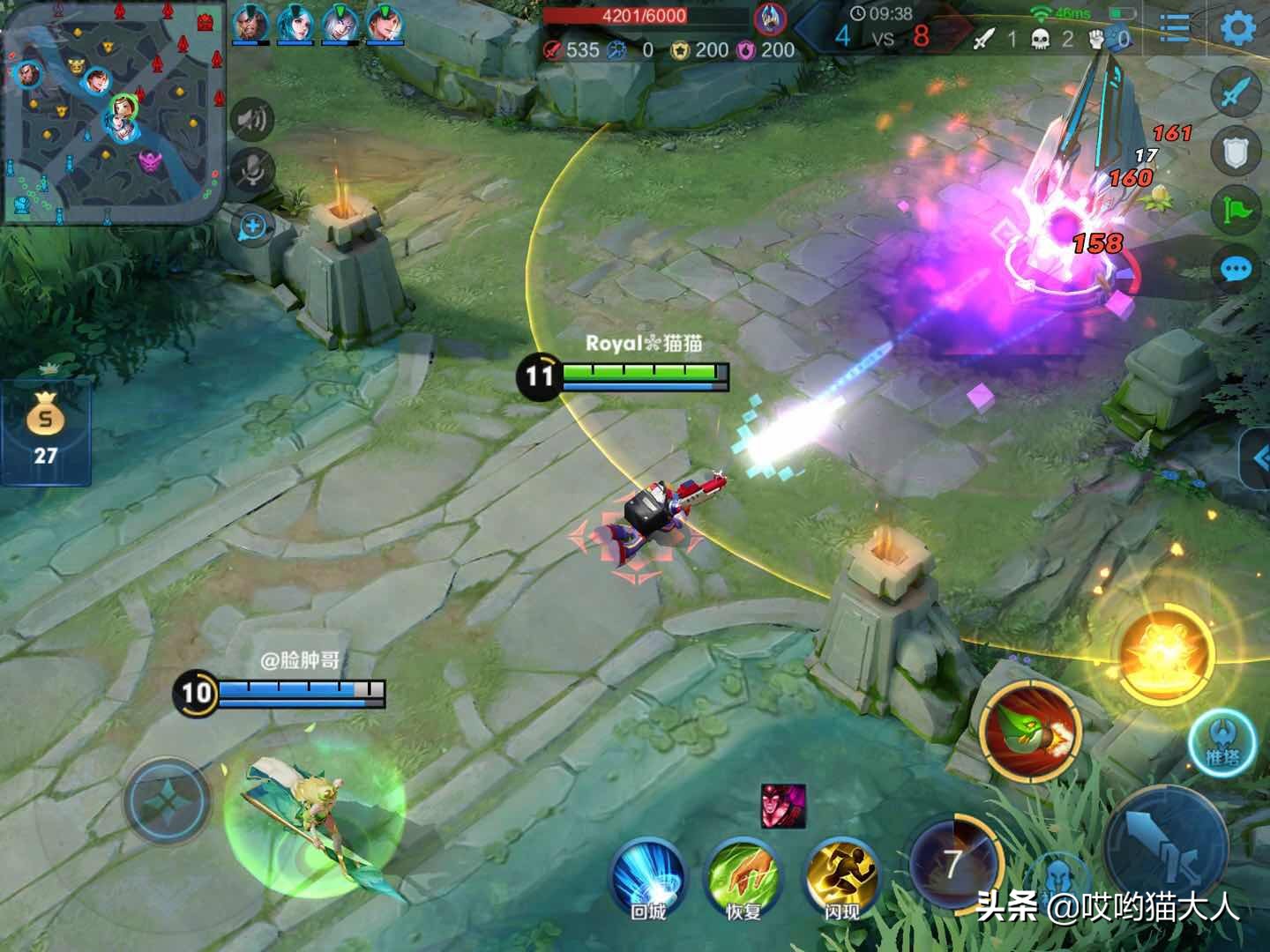Open the minimap
Screen dimensions: 1270x952
point(111,115)
